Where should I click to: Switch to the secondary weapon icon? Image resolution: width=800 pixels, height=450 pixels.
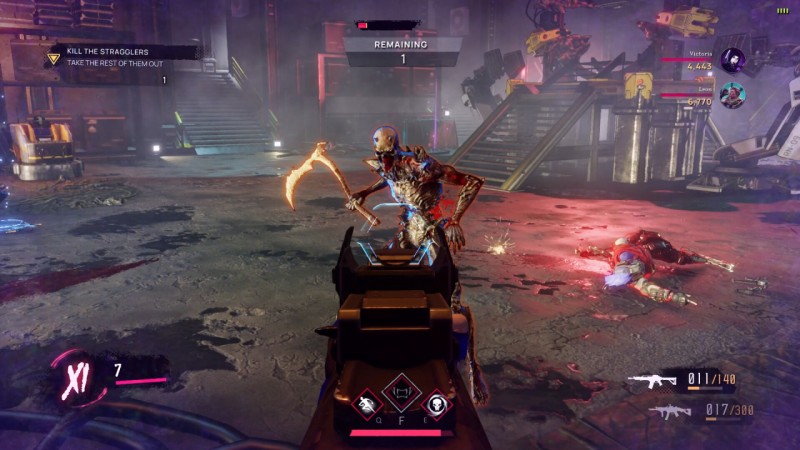click(x=668, y=410)
